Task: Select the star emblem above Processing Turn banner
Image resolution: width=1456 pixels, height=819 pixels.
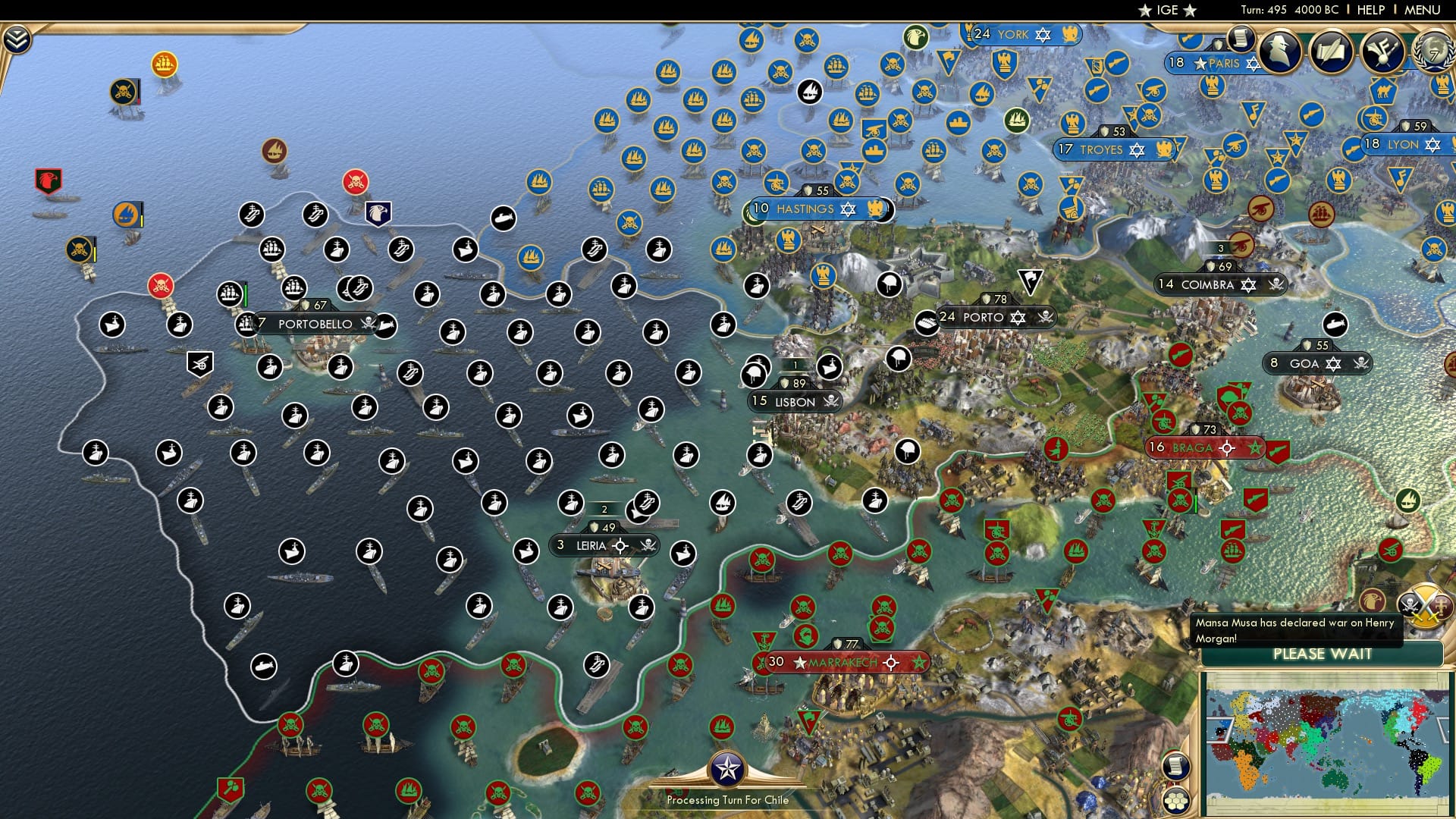Action: [x=729, y=768]
